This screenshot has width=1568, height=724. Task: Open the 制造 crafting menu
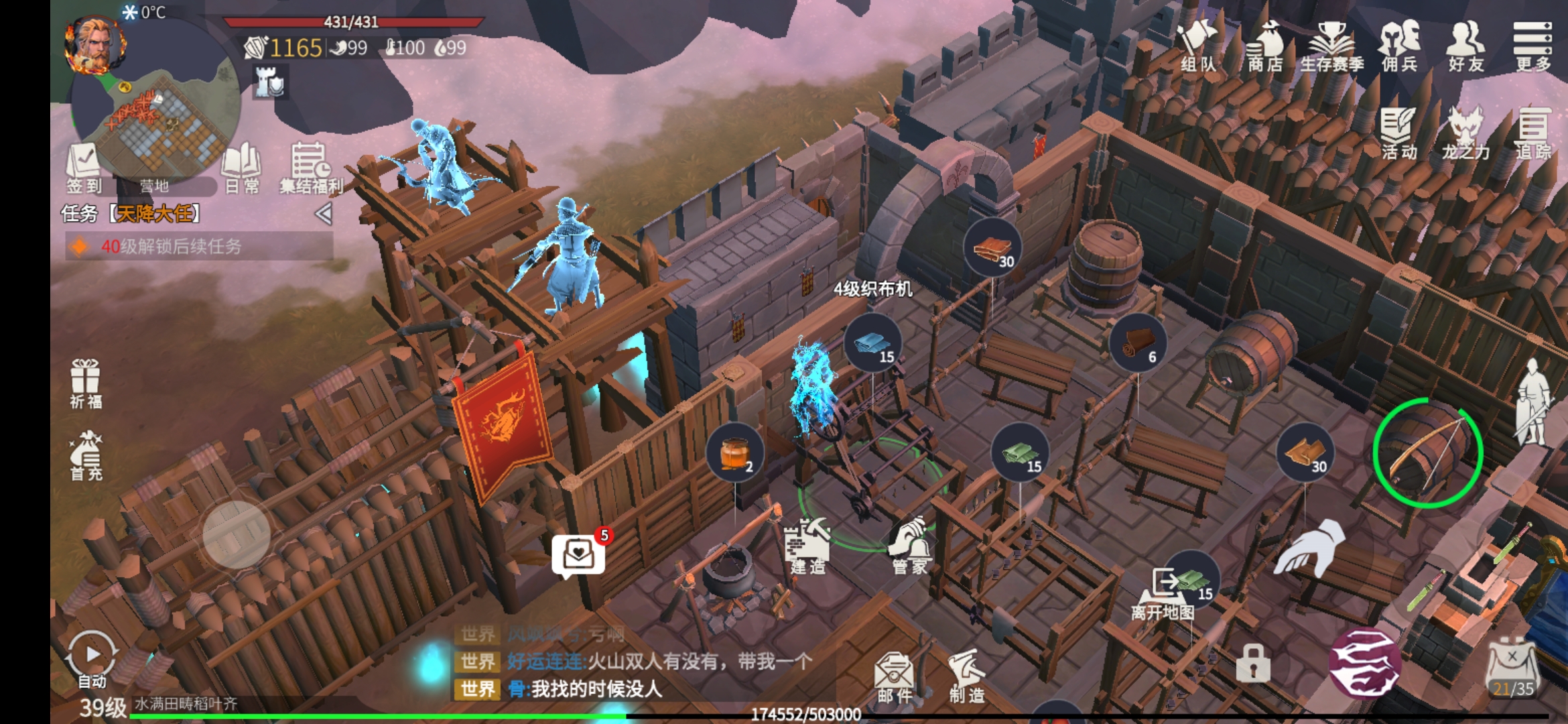[967, 676]
